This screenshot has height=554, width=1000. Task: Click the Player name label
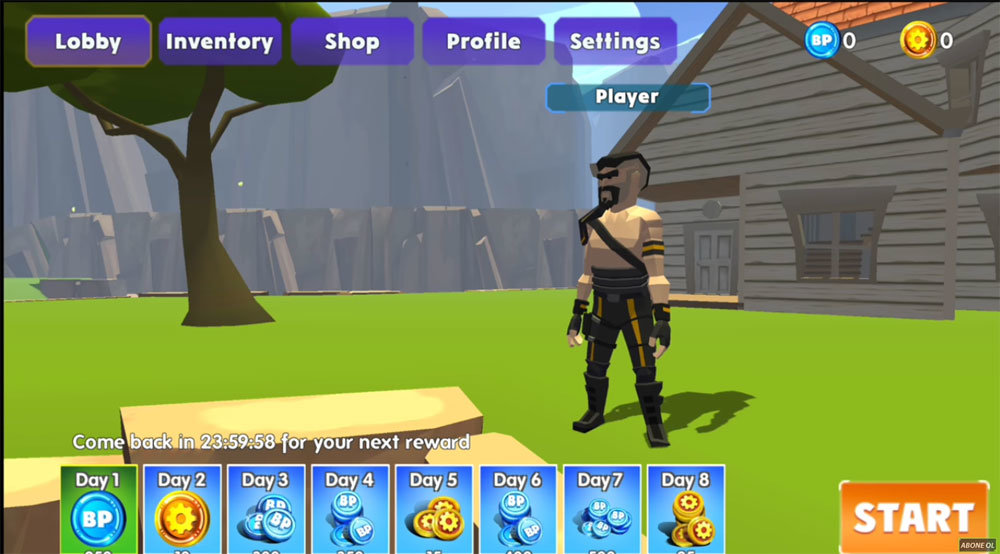[x=627, y=97]
